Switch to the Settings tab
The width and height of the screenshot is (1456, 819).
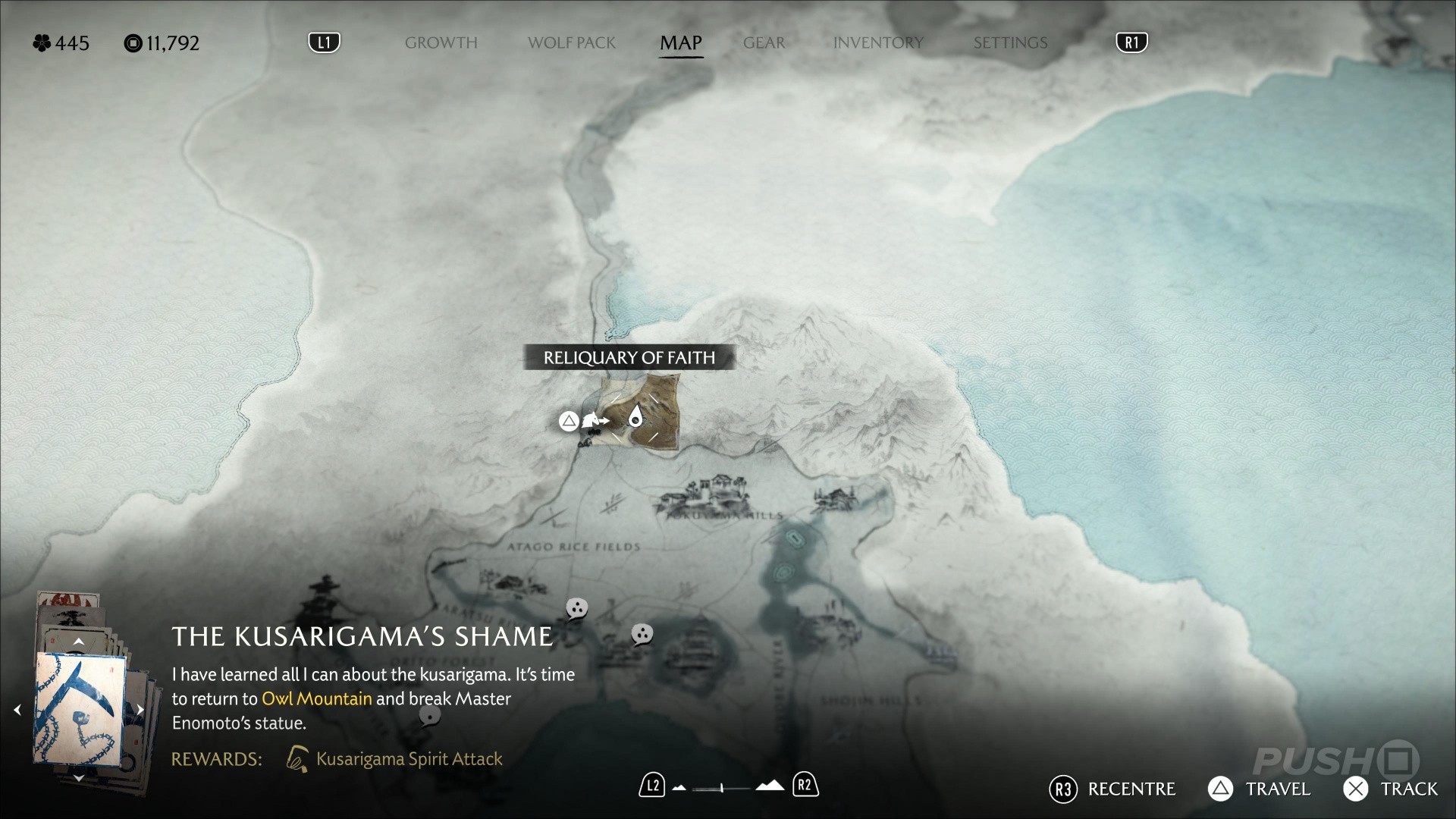click(1010, 43)
